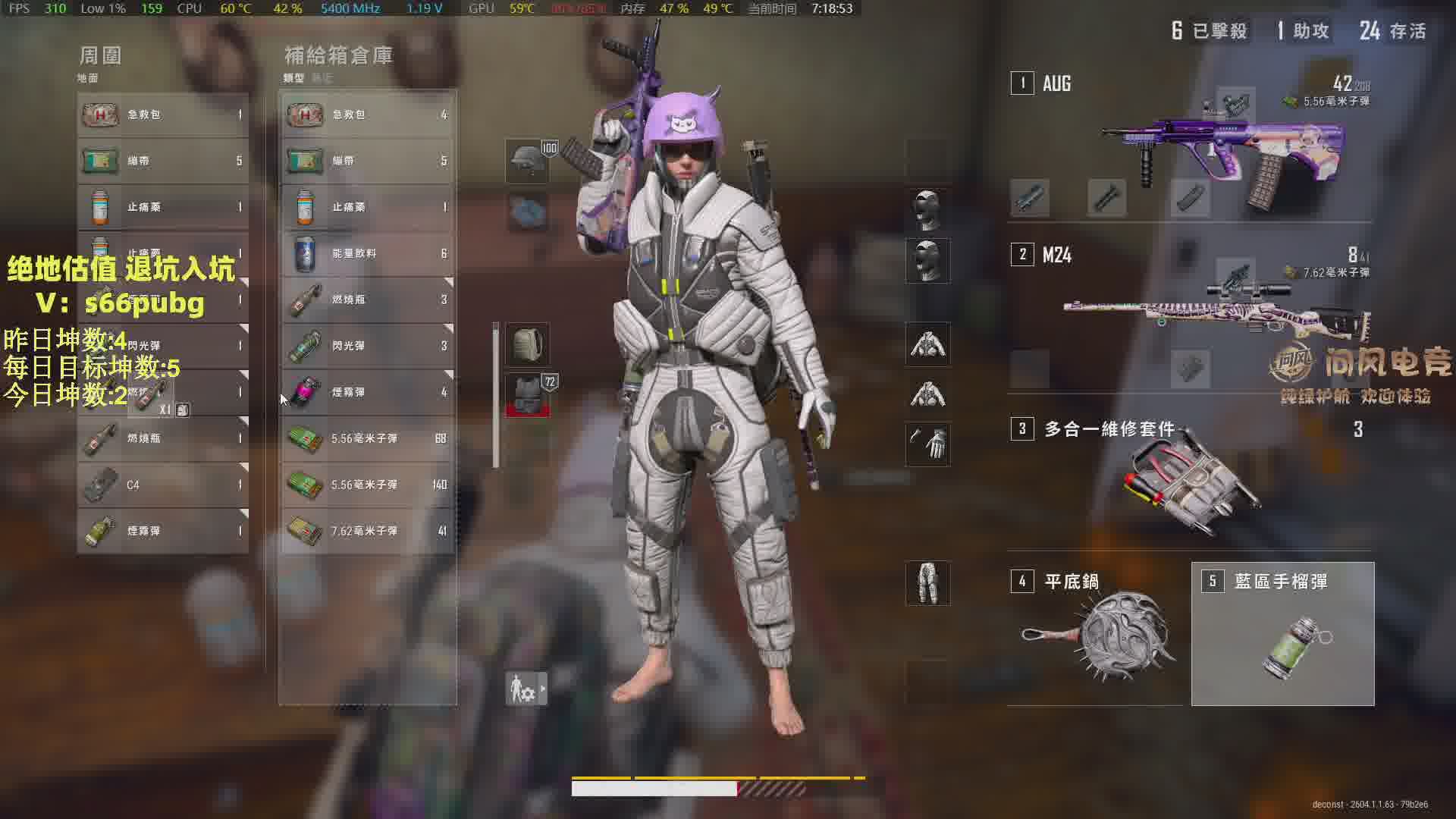Pick the 藍區手榴彈 throwable slot
This screenshot has width=1456, height=819.
coord(1282,634)
